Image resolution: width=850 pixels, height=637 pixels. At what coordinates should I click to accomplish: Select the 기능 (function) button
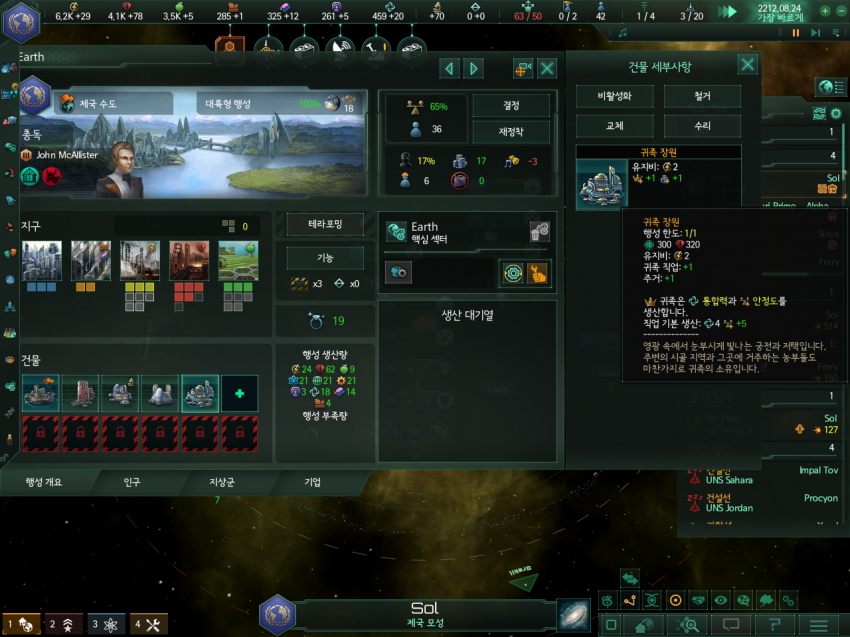pos(325,258)
